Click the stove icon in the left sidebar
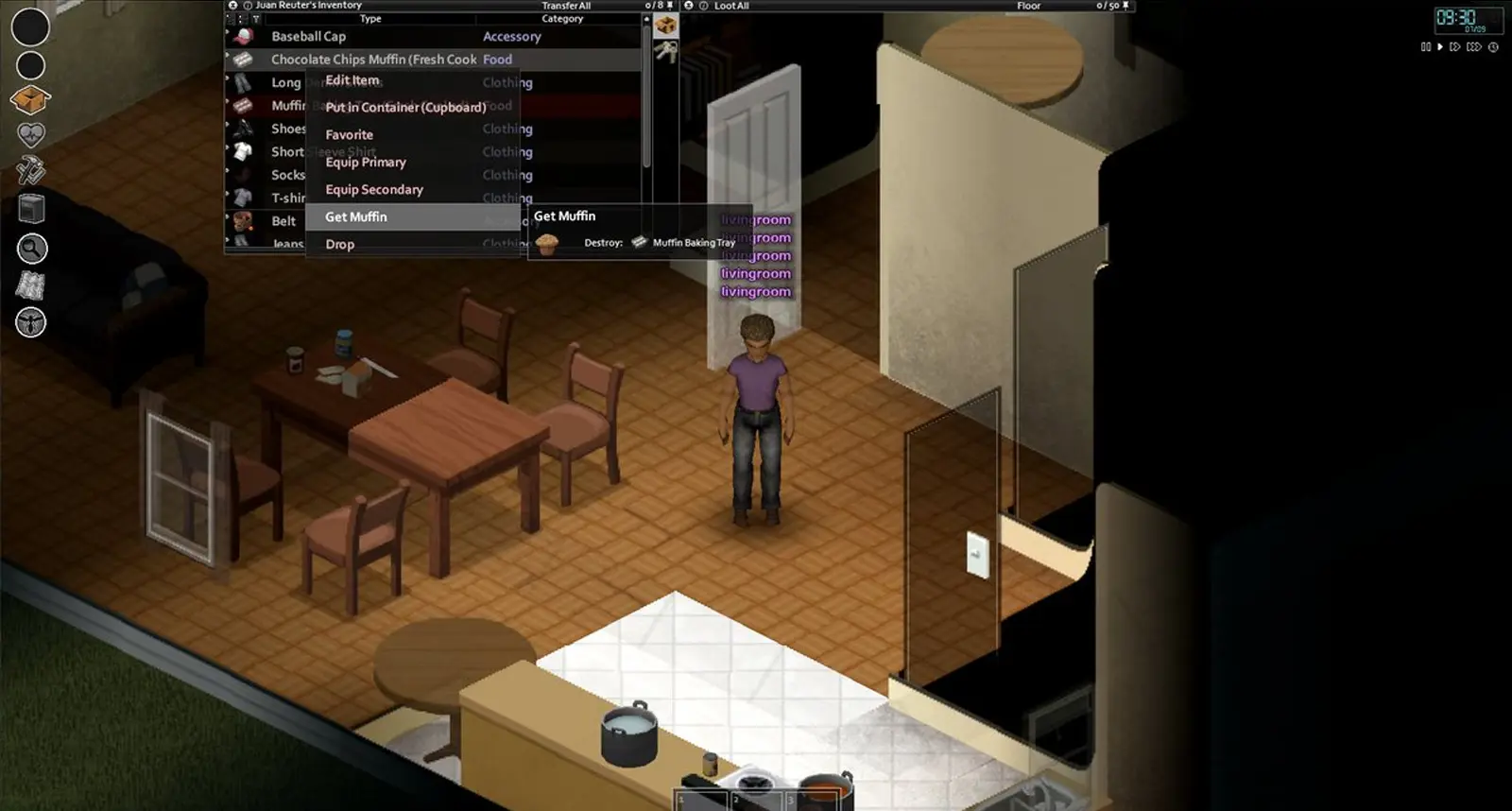1512x811 pixels. click(x=30, y=210)
